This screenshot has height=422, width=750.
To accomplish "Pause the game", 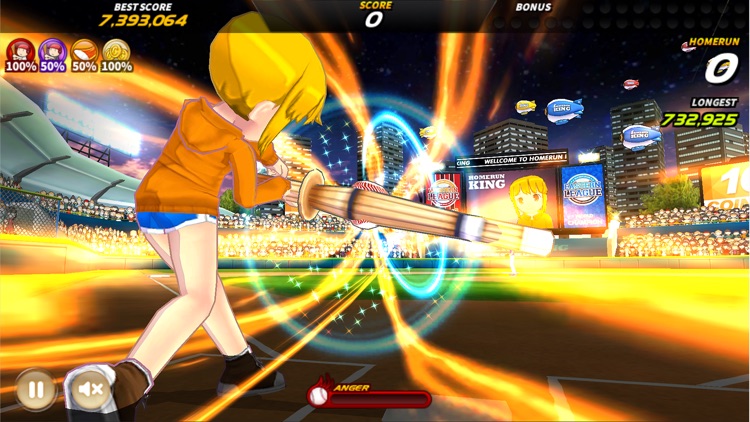I will point(35,388).
